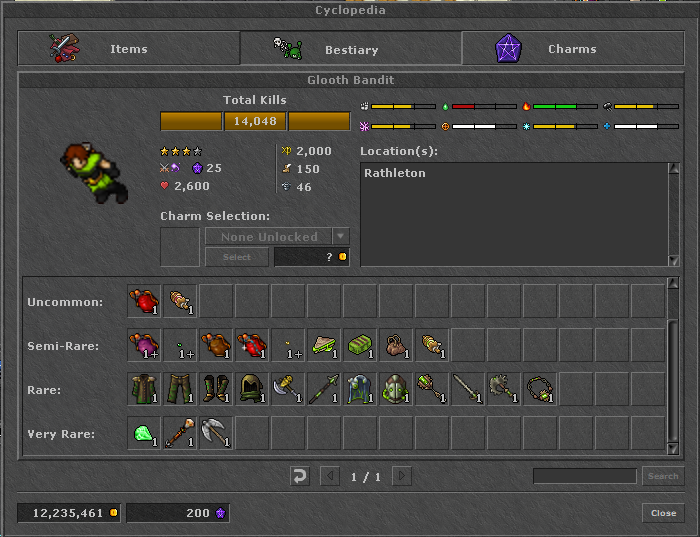Select the cheese slice loot item
Viewport: 700px width, 537px height.
pos(324,345)
